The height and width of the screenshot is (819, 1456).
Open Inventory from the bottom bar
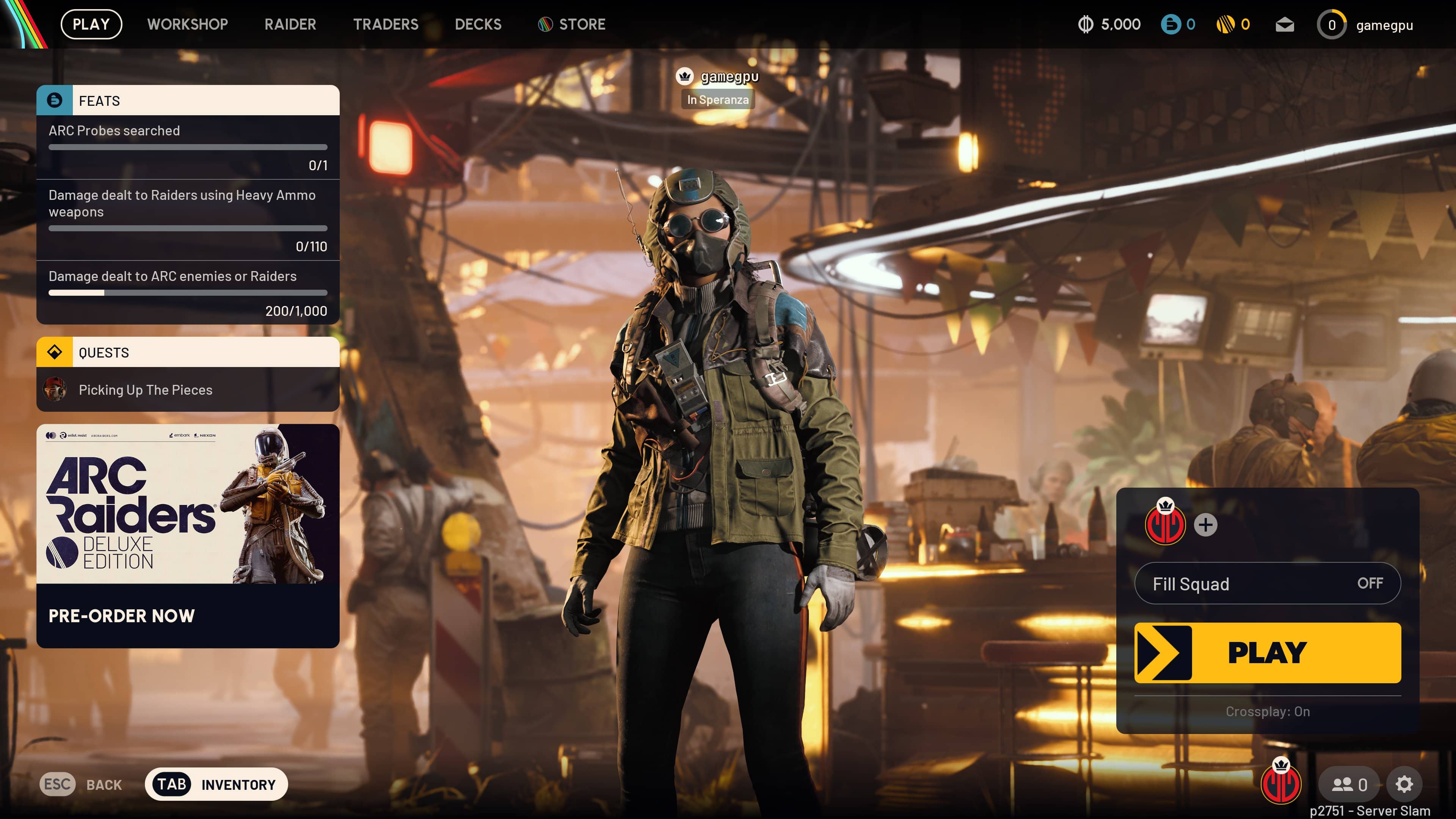pos(216,784)
